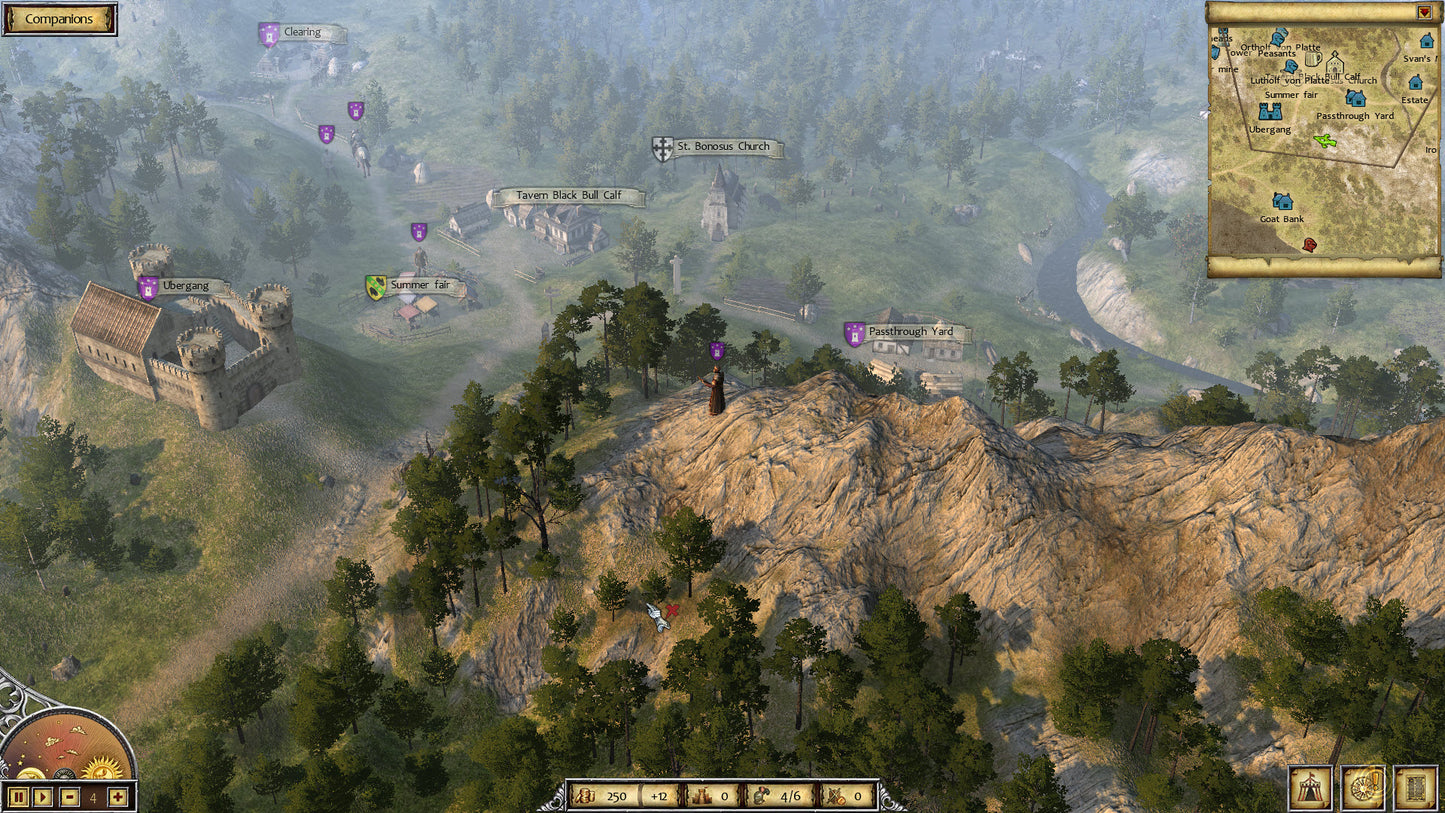
Task: Select the Estate house marker on minimap
Action: click(x=1416, y=83)
